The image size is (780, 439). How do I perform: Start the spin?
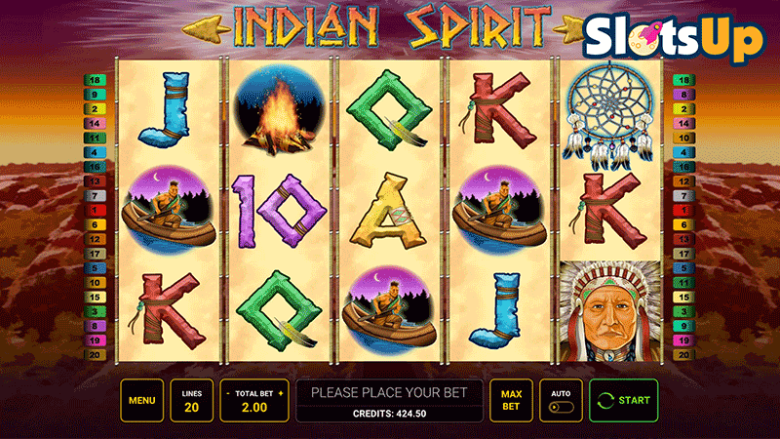624,401
